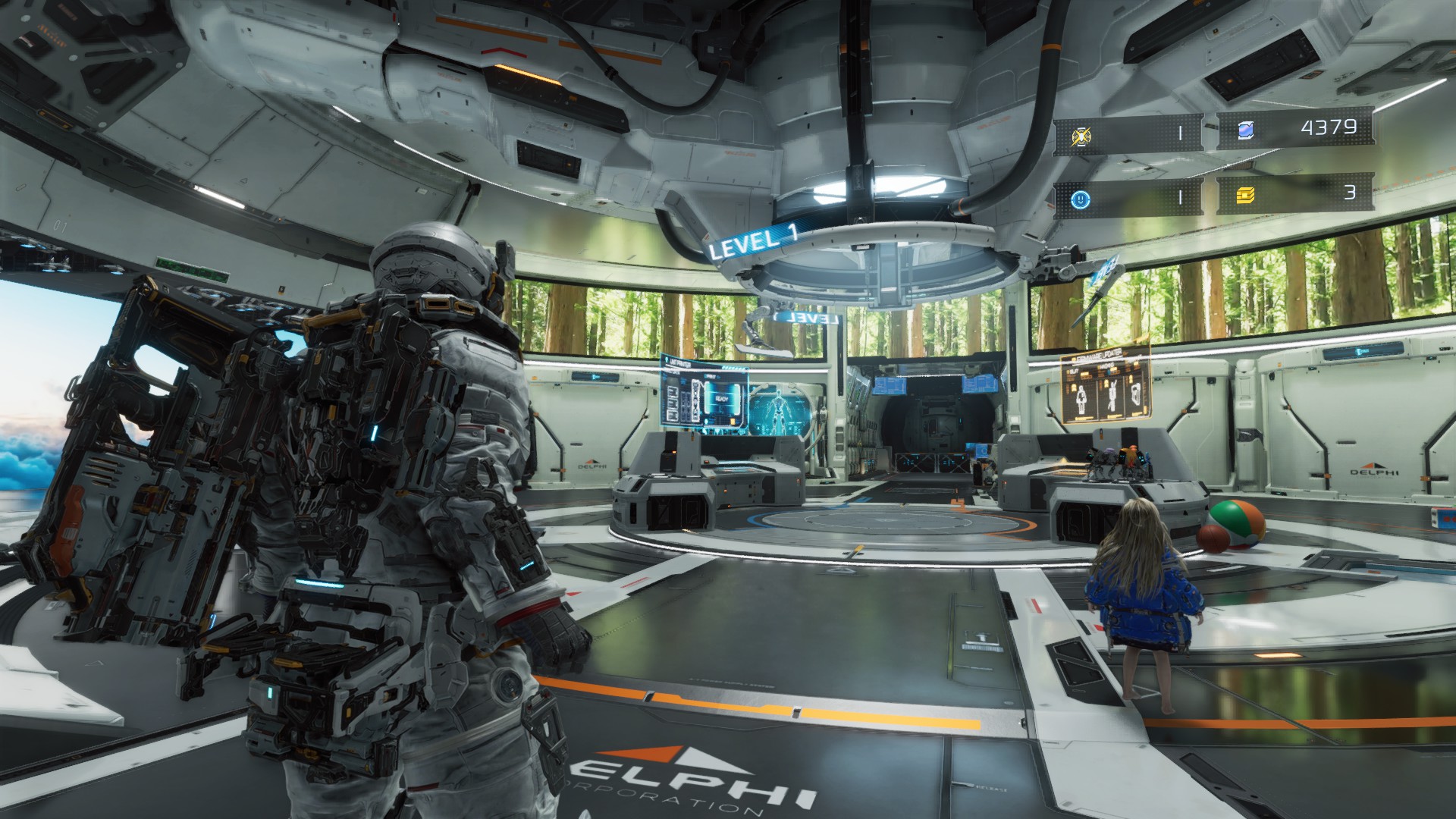Open the Hacks section of the Firmware Updater
The height and width of the screenshot is (819, 1456).
click(x=1106, y=366)
